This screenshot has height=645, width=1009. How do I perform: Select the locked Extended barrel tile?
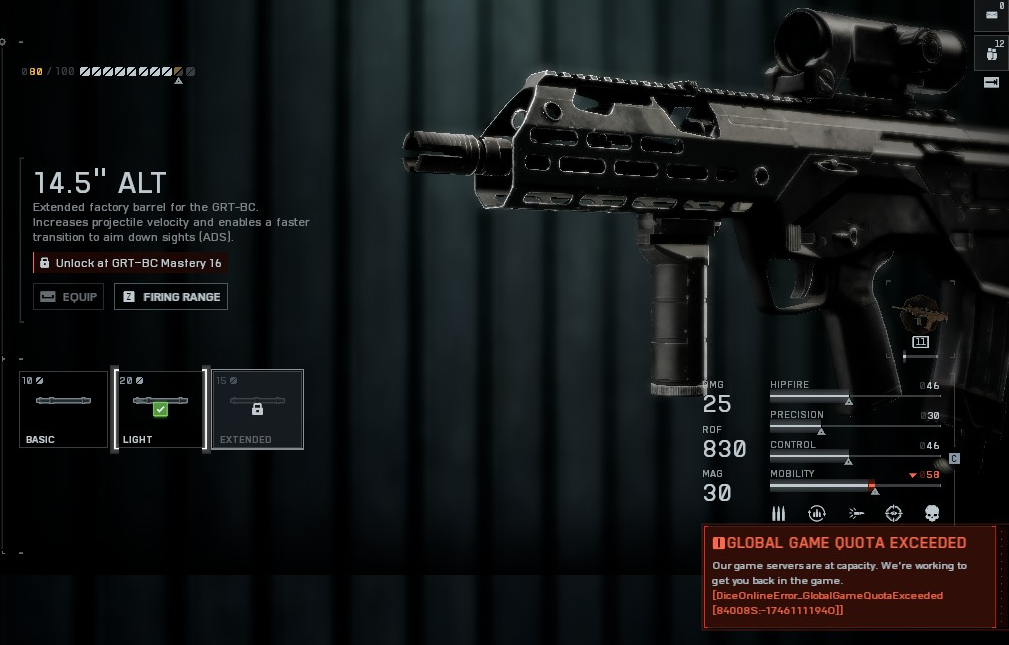257,409
